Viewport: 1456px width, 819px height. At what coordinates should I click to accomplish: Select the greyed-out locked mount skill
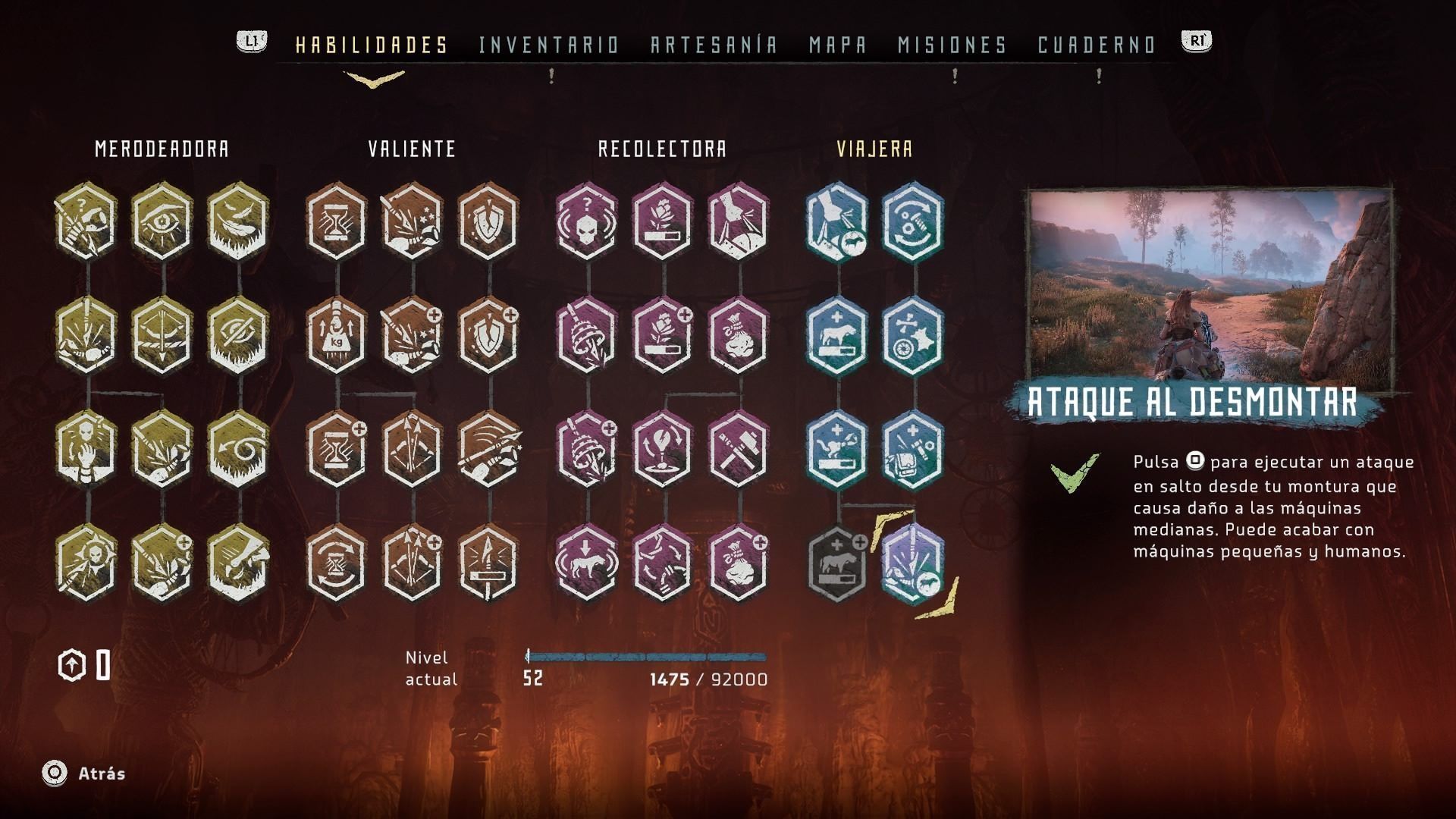pos(837,563)
